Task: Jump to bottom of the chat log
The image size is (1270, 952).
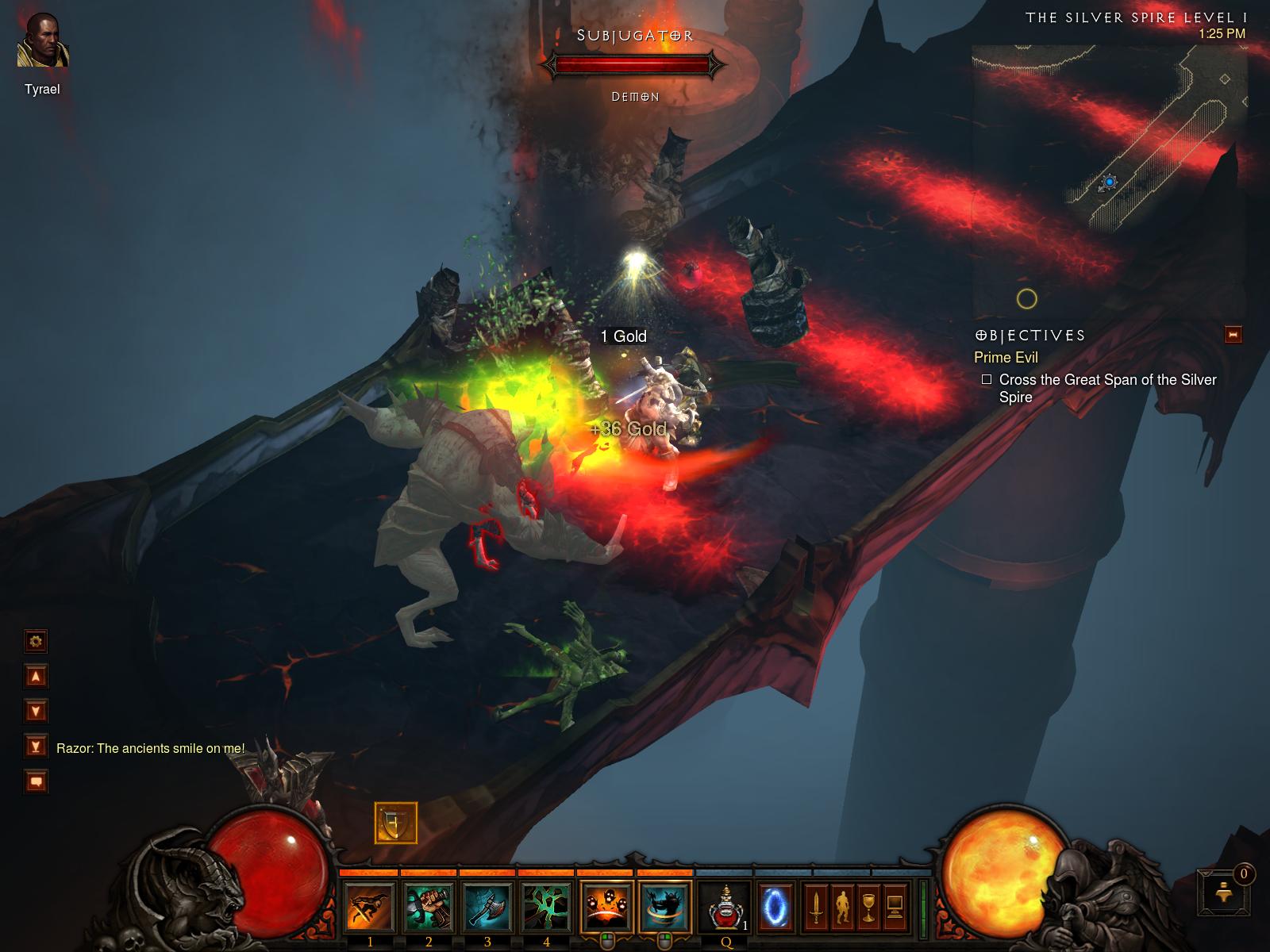Action: (36, 747)
